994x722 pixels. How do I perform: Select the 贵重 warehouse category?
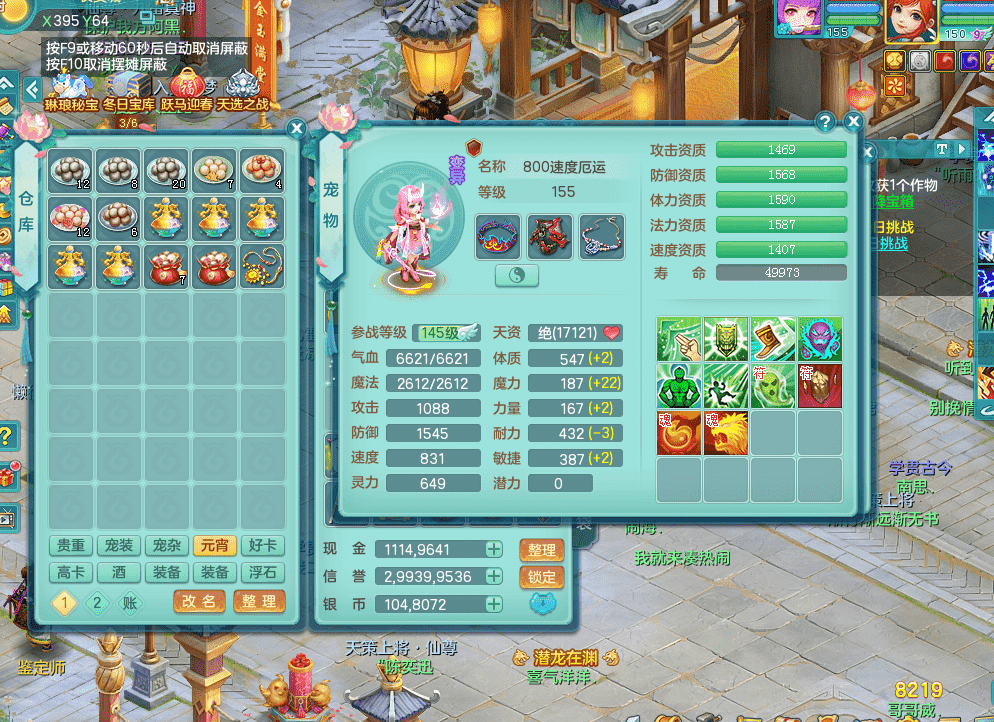[71, 546]
